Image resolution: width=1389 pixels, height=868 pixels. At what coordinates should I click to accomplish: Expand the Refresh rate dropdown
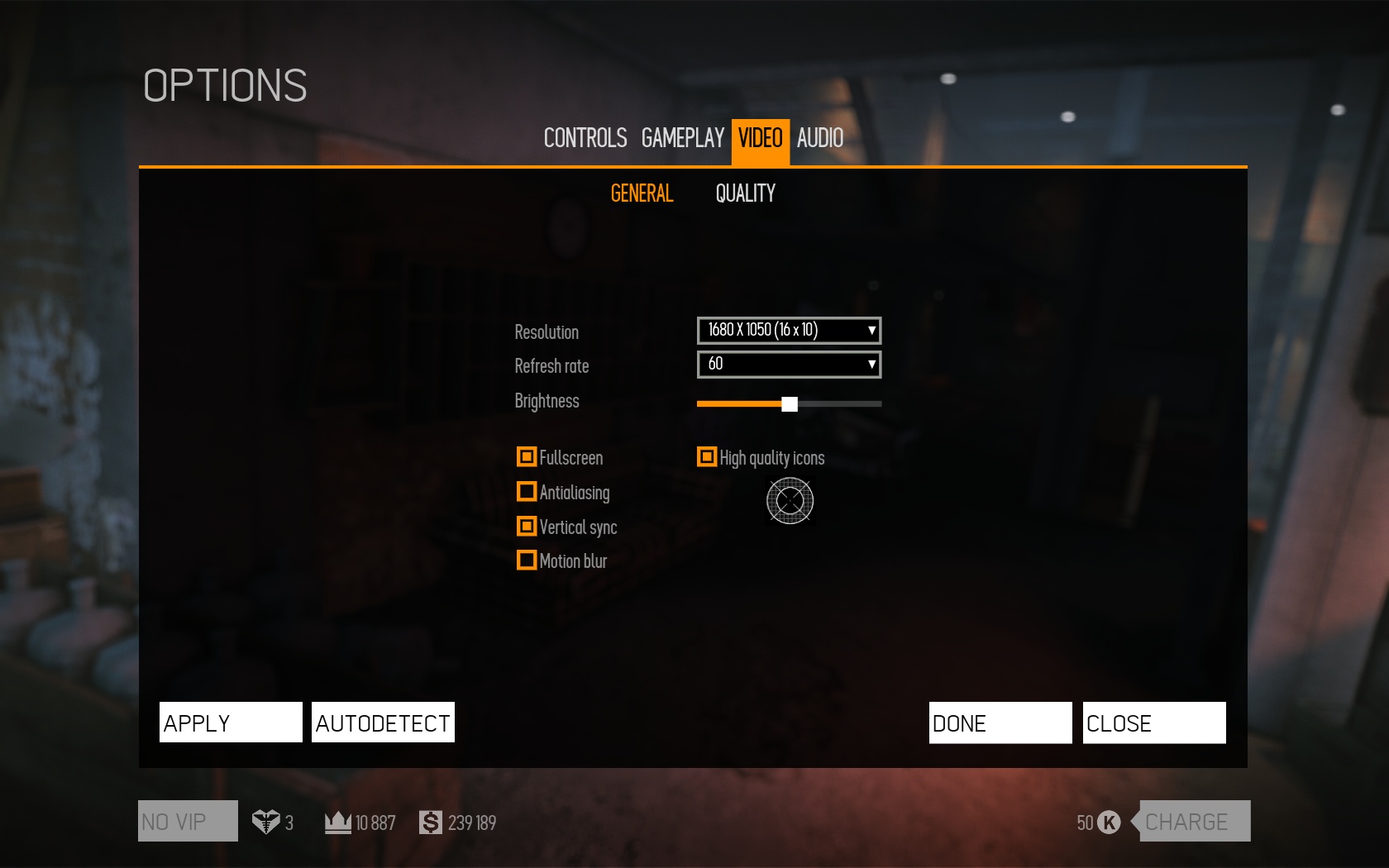click(x=789, y=365)
